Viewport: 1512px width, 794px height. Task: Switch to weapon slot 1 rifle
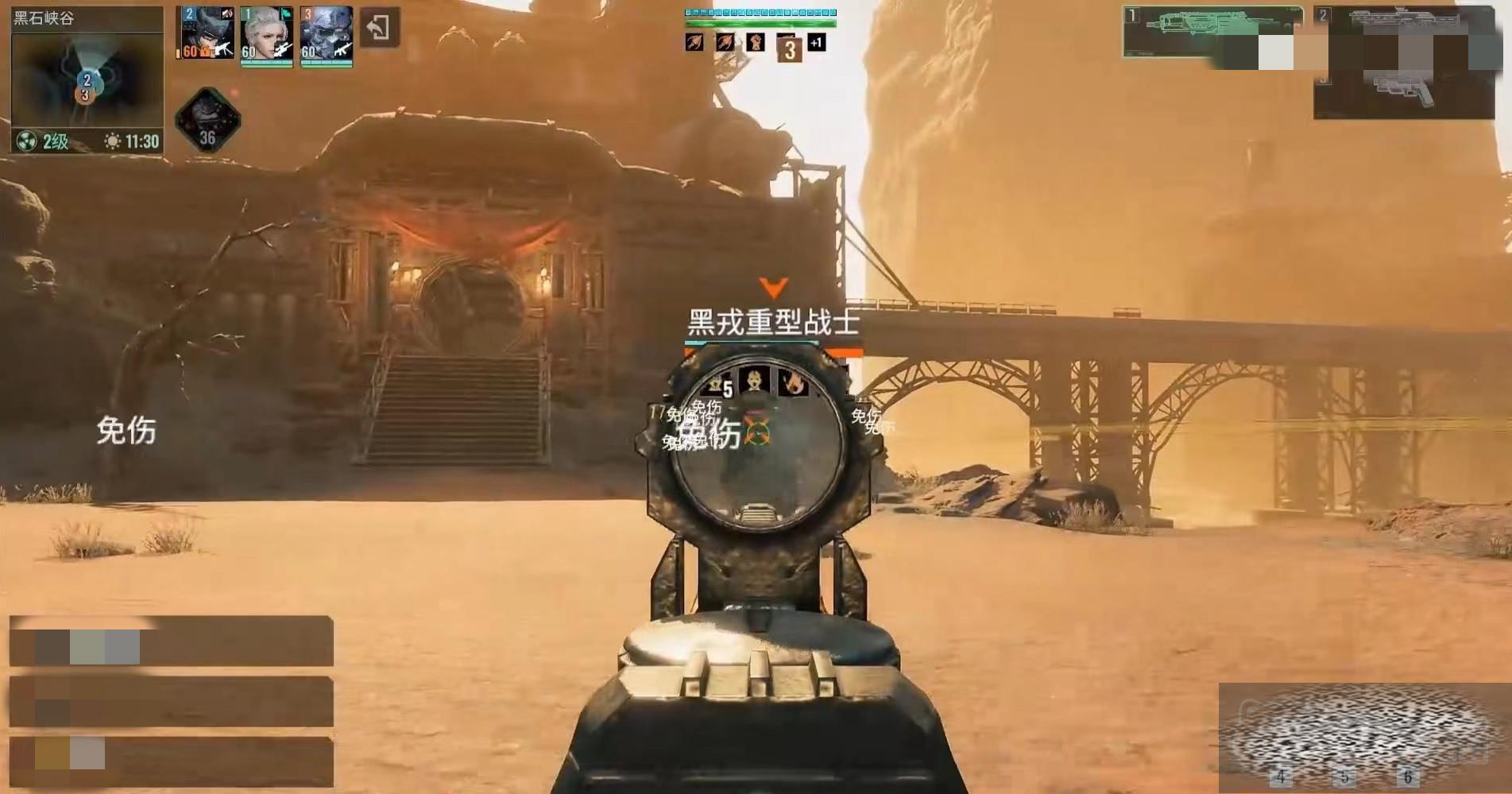click(1212, 32)
